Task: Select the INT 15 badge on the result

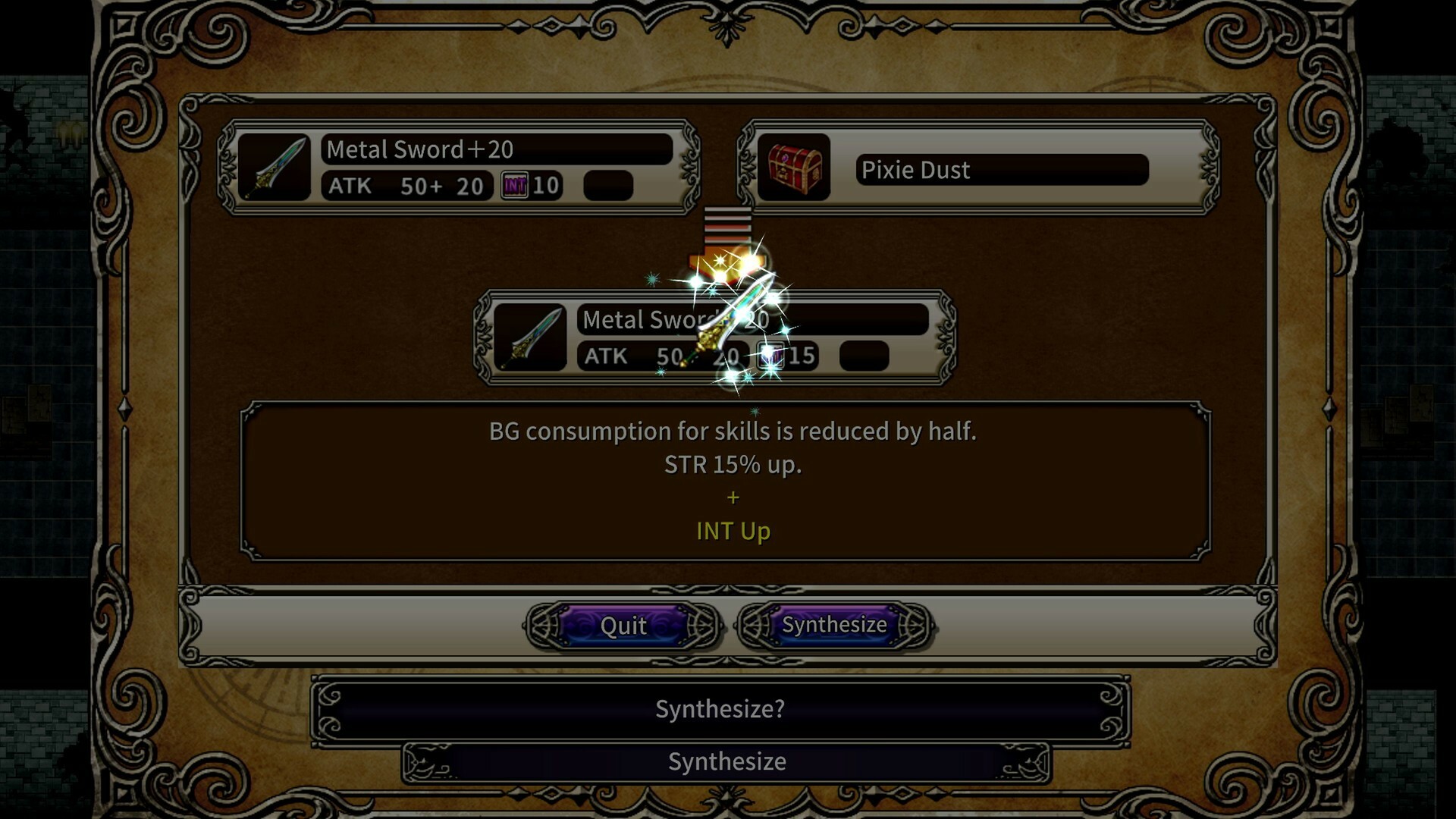Action: point(772,355)
